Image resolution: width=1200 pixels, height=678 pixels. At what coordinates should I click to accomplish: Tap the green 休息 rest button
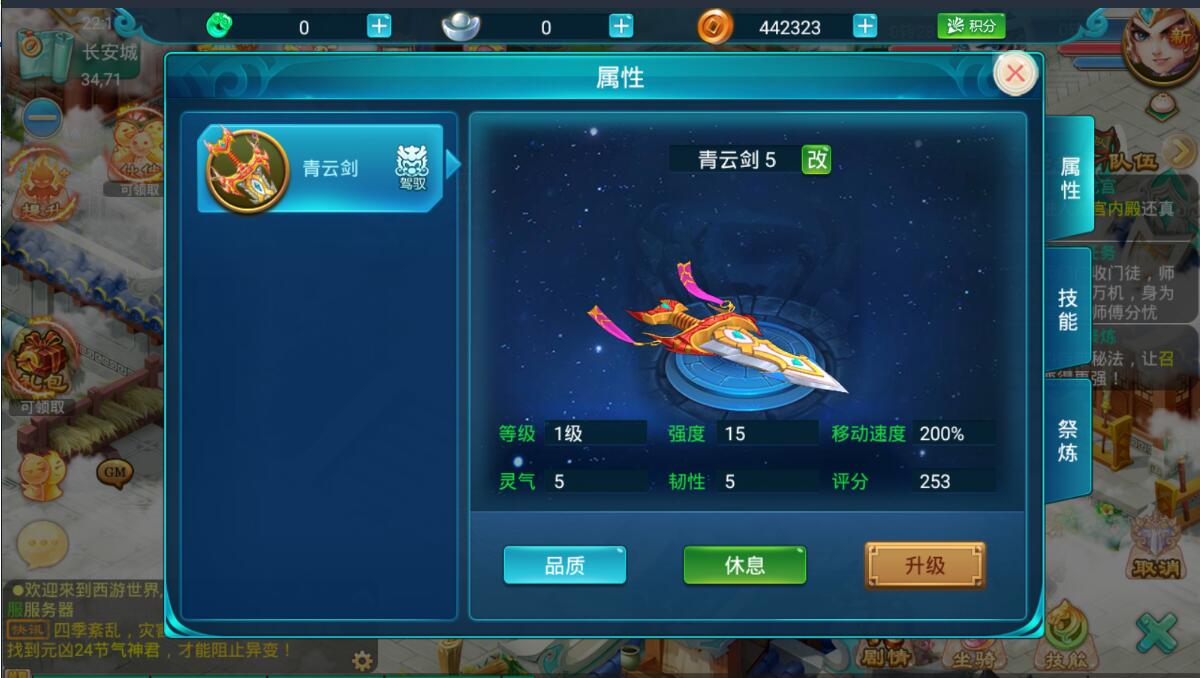click(x=744, y=565)
